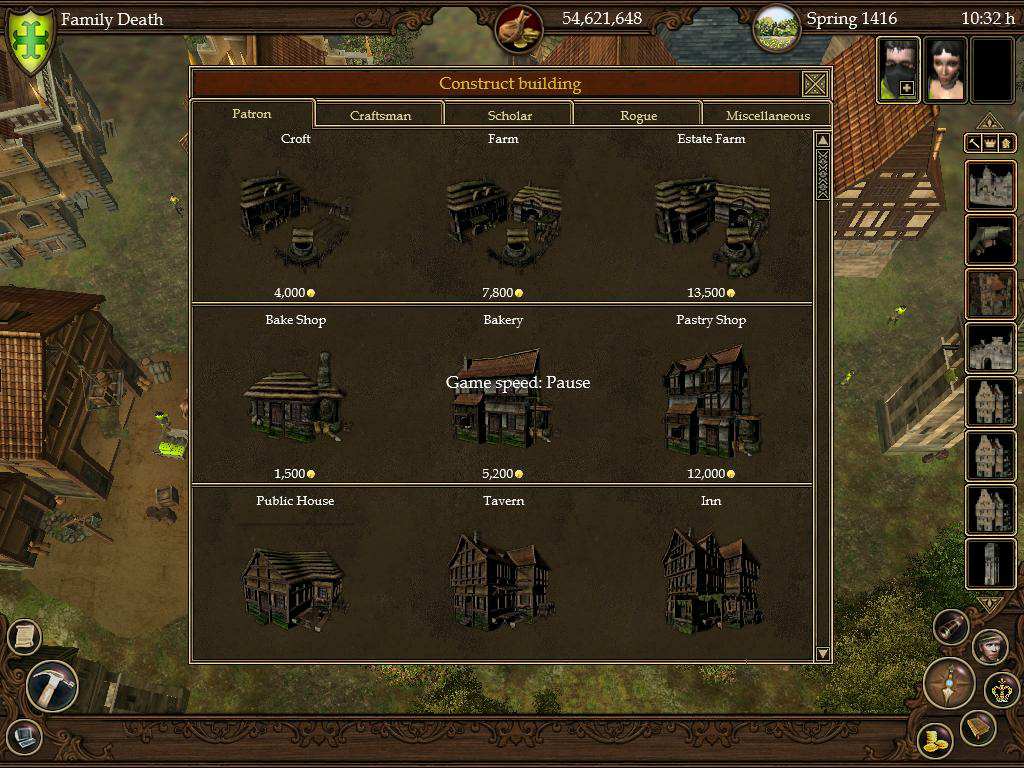Click the scroll-down arrow in building list
Viewport: 1024px width, 768px height.
point(823,653)
